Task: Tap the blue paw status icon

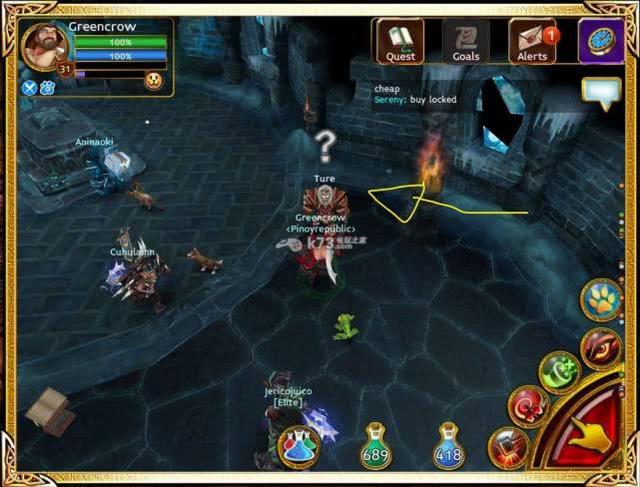Action: 47,87
